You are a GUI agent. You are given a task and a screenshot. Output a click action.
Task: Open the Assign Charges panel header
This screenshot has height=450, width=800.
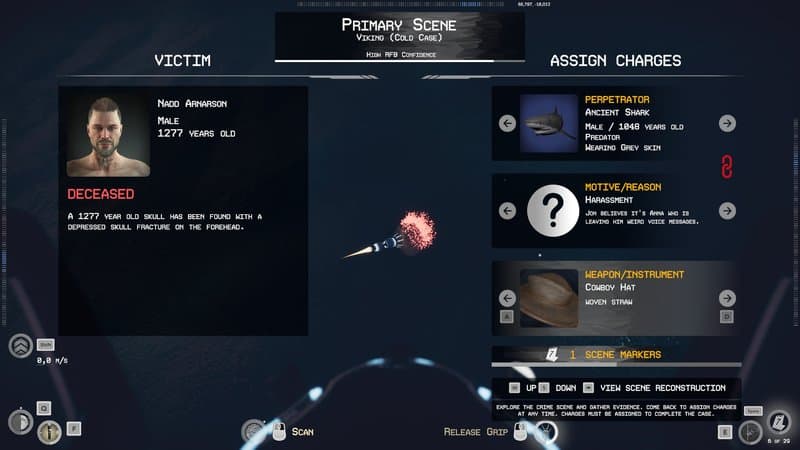tap(615, 61)
